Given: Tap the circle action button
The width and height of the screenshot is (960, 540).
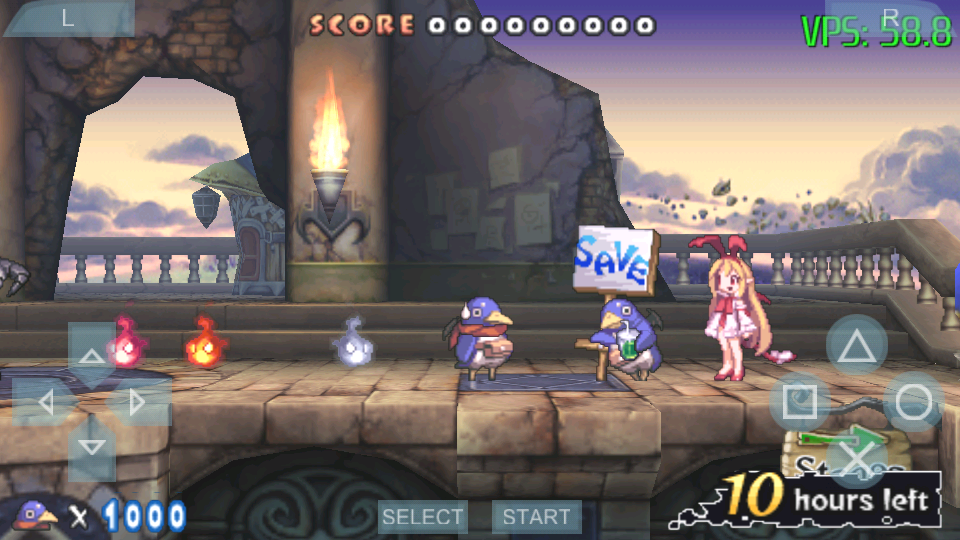Looking at the screenshot, I should click(913, 403).
